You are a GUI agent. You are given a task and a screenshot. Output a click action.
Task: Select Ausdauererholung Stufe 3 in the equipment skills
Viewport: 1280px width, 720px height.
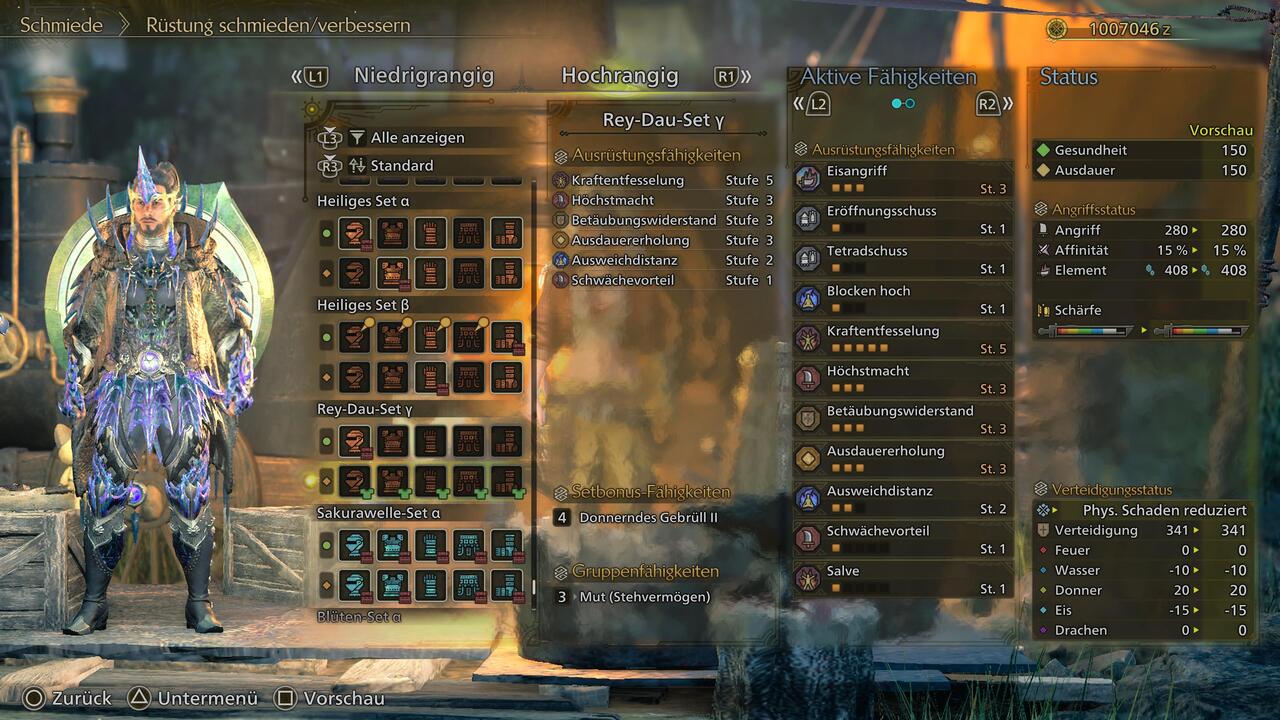coord(662,241)
